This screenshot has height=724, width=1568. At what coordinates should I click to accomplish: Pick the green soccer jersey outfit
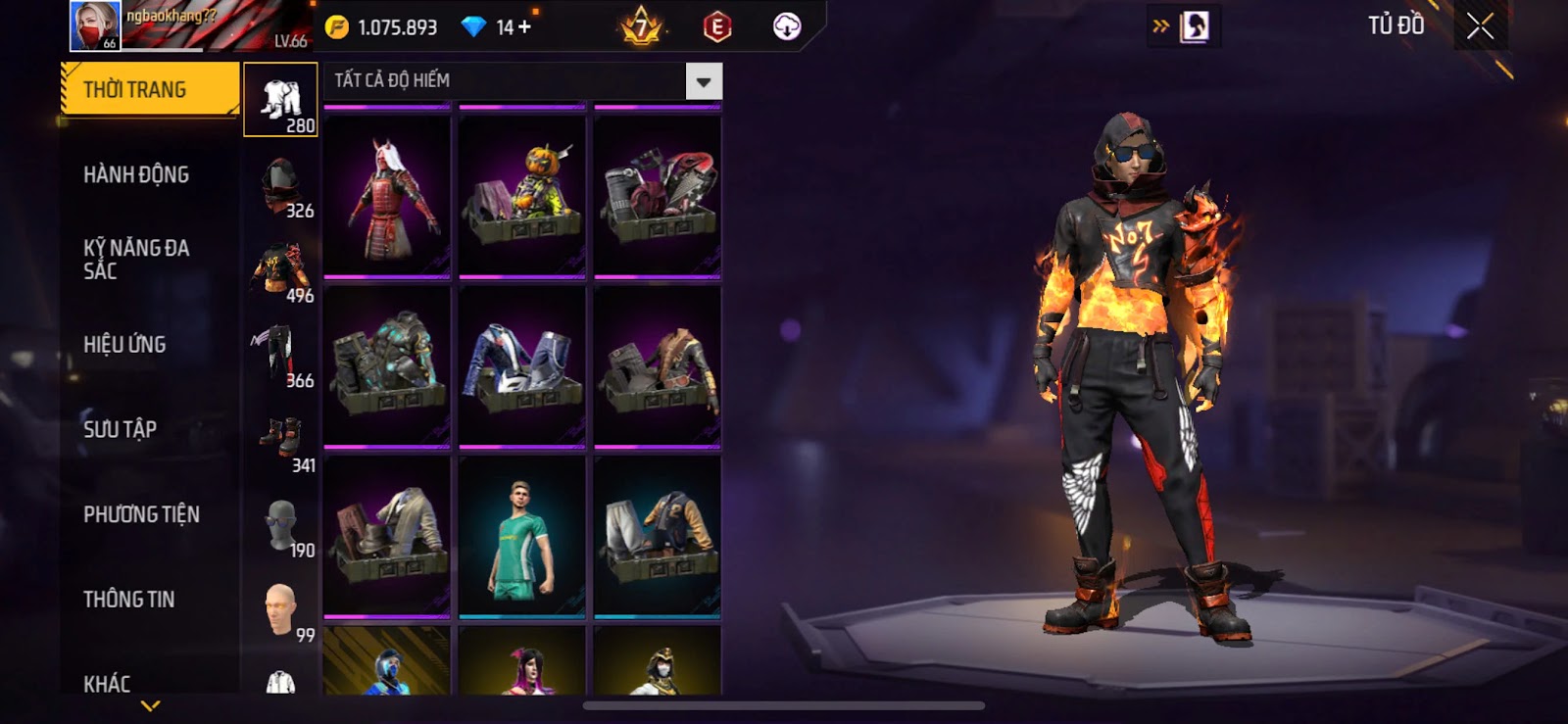click(x=522, y=538)
